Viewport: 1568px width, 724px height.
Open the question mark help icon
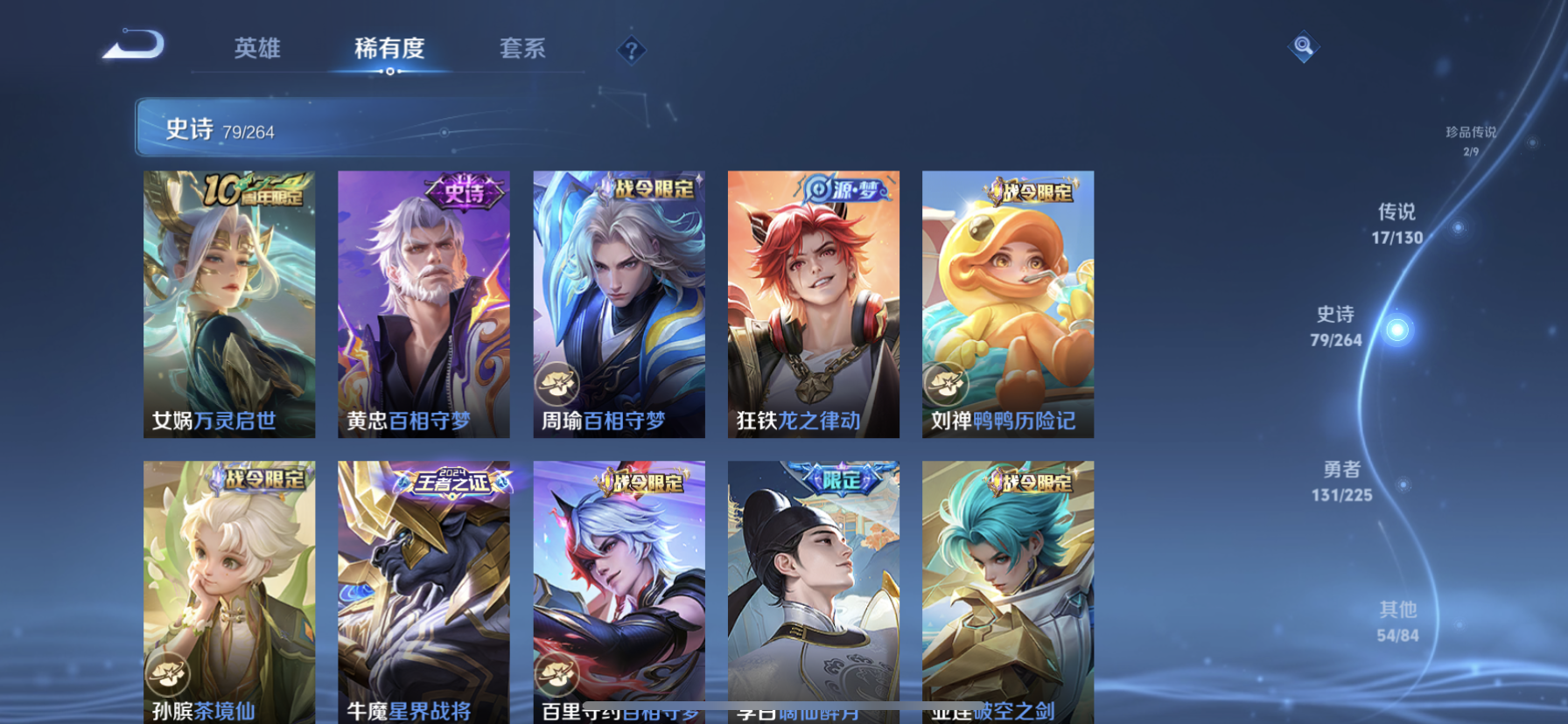(x=631, y=50)
